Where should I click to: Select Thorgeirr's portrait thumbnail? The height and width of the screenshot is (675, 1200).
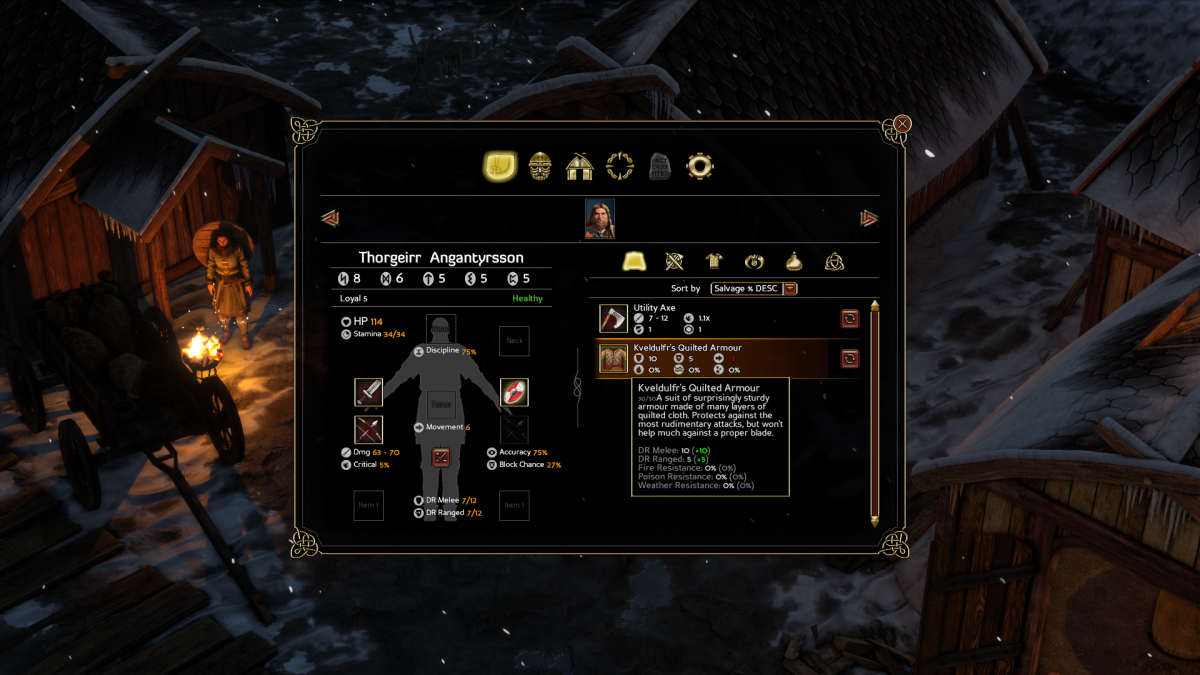[600, 218]
